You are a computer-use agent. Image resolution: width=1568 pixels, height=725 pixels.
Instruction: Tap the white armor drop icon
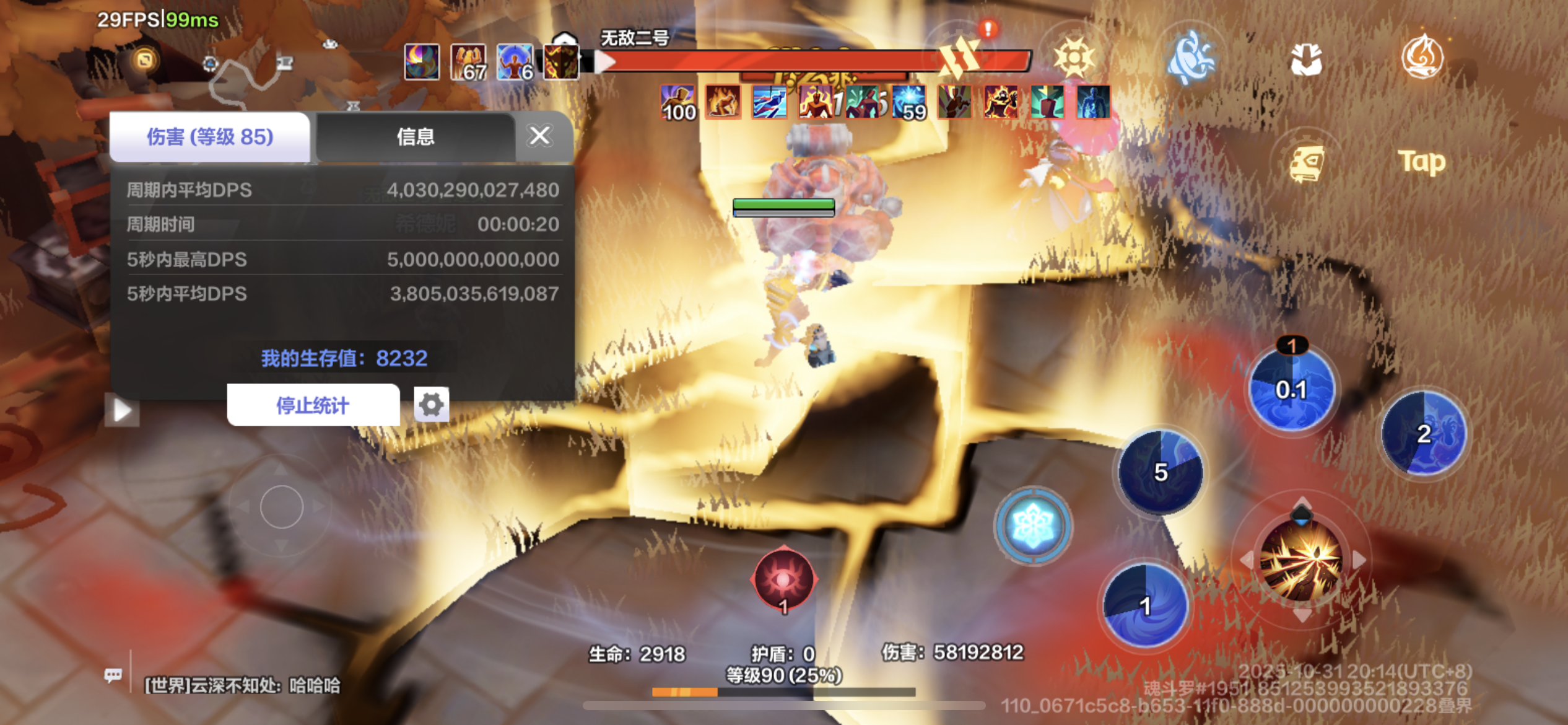click(x=1307, y=60)
